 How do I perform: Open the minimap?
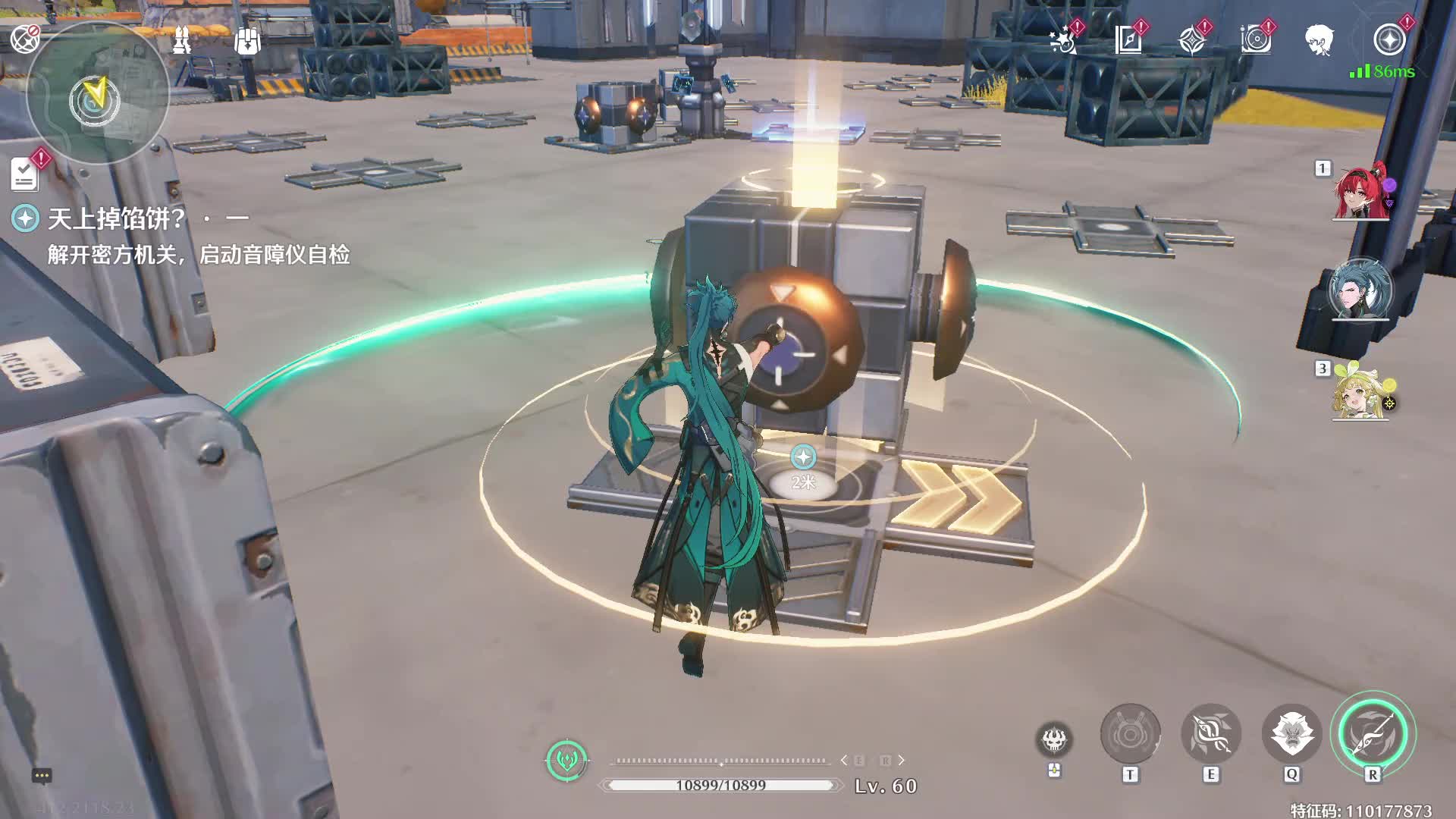click(97, 95)
